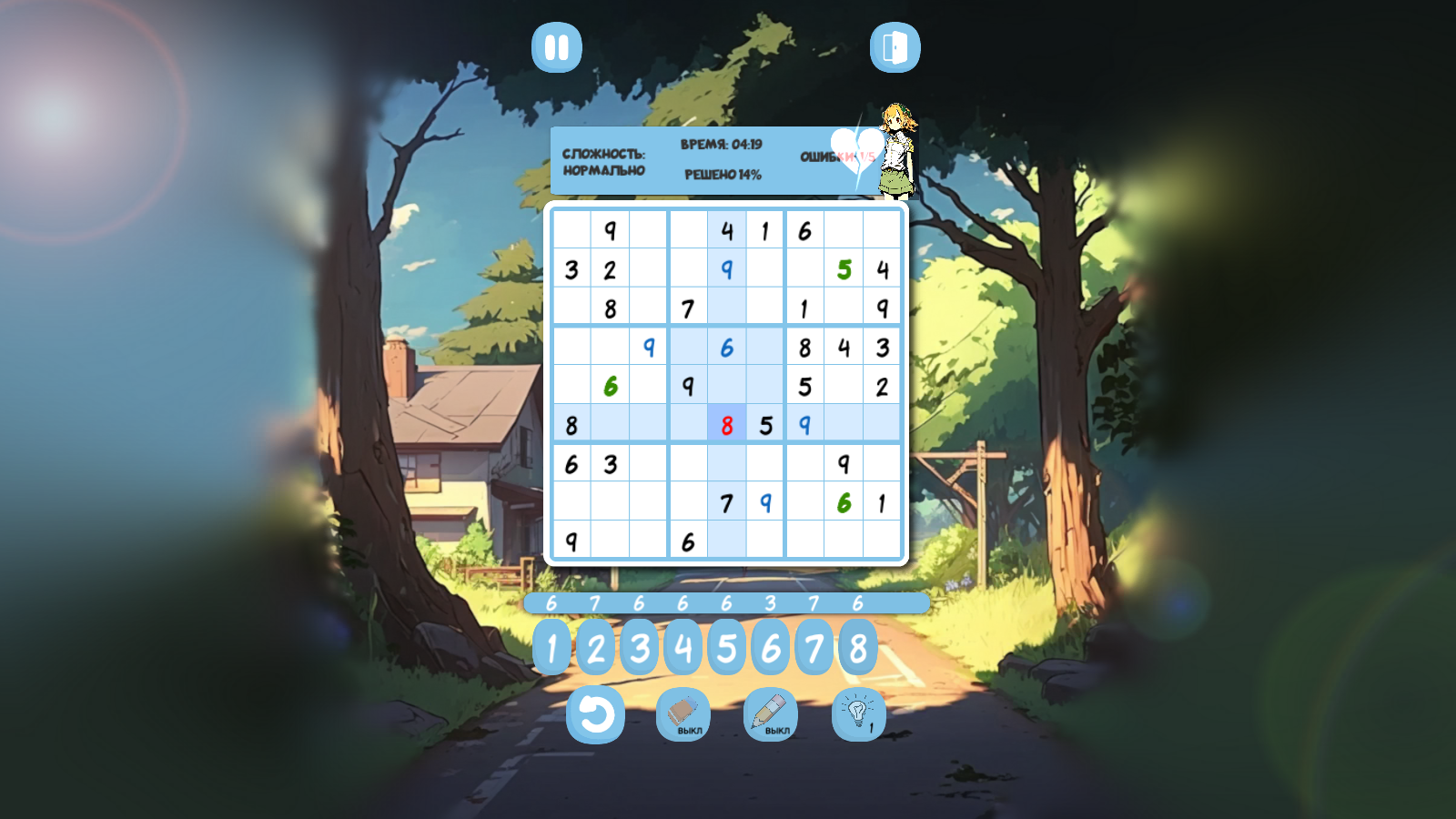
Task: Click the anime character mascot
Action: (x=895, y=150)
